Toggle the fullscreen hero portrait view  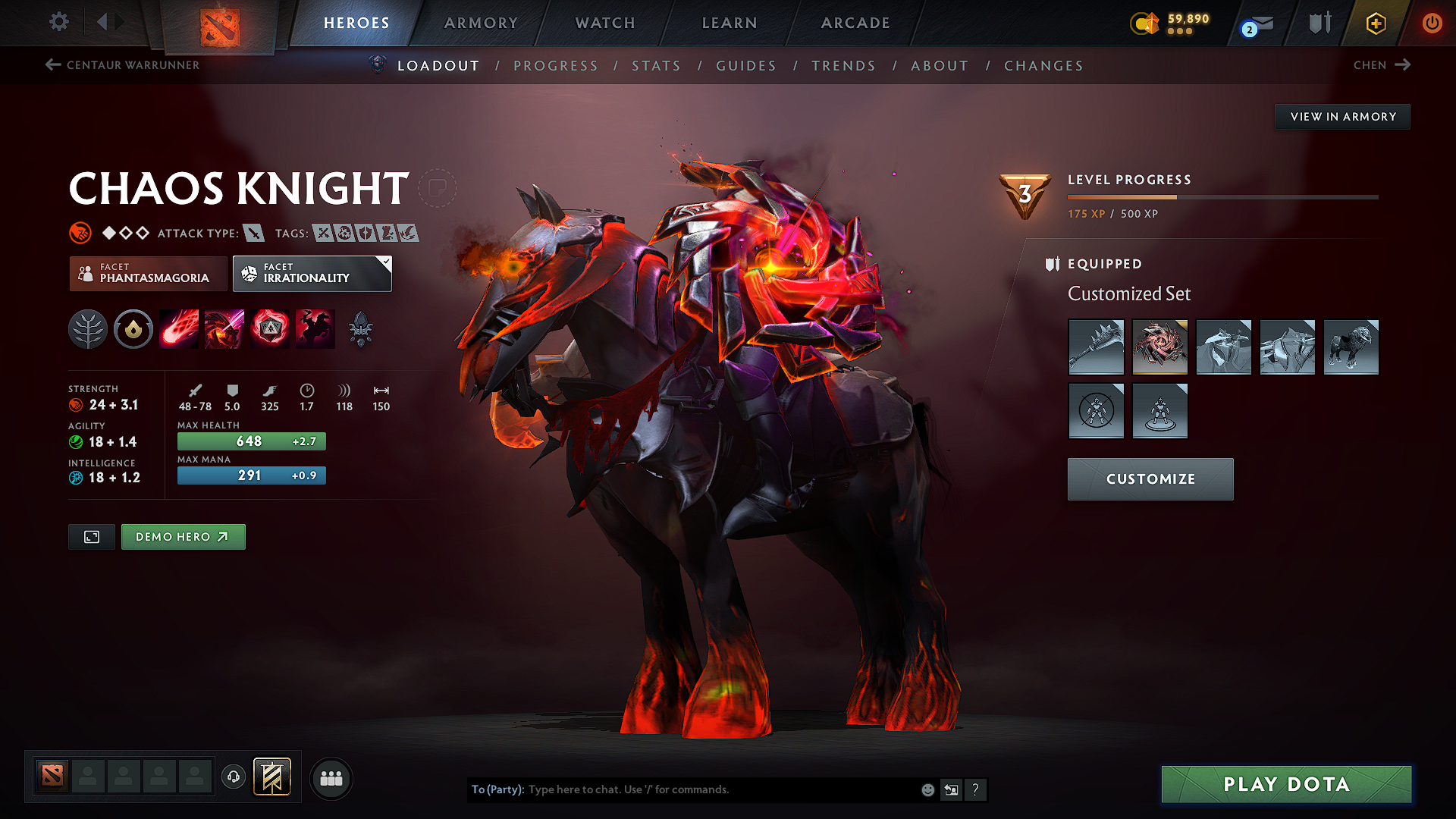[x=91, y=536]
